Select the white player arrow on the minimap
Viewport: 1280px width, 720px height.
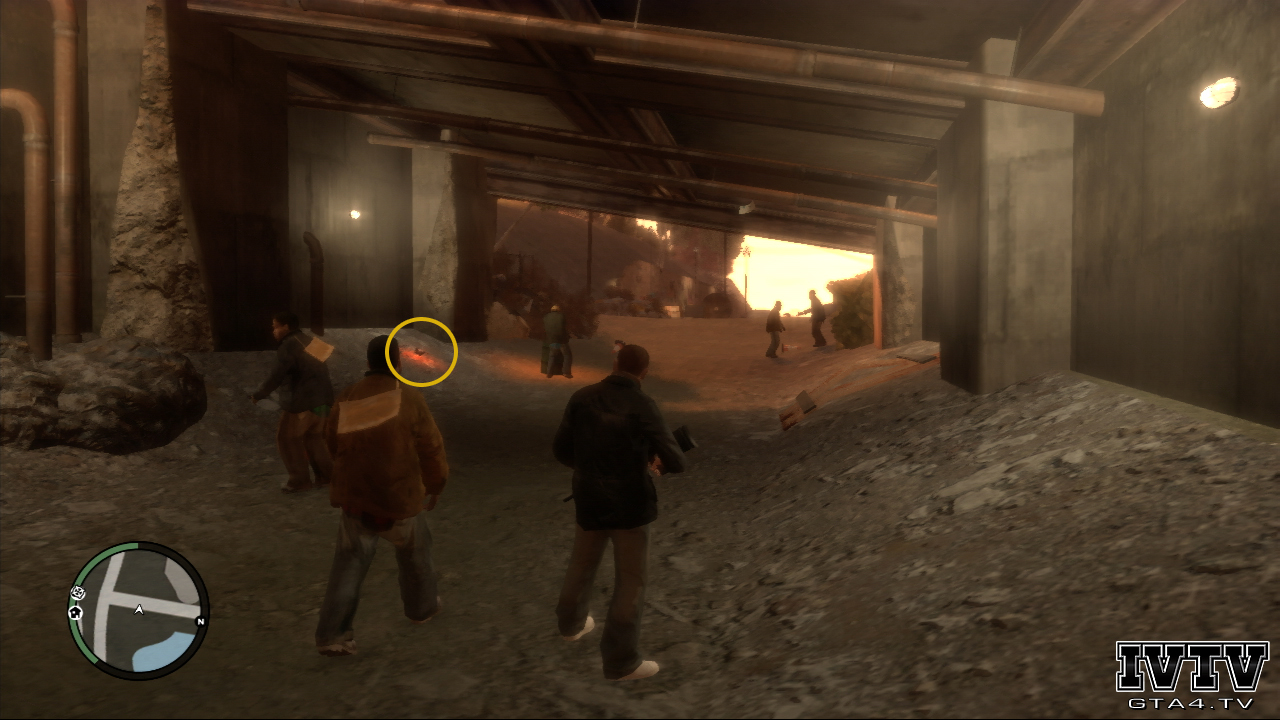tap(139, 608)
